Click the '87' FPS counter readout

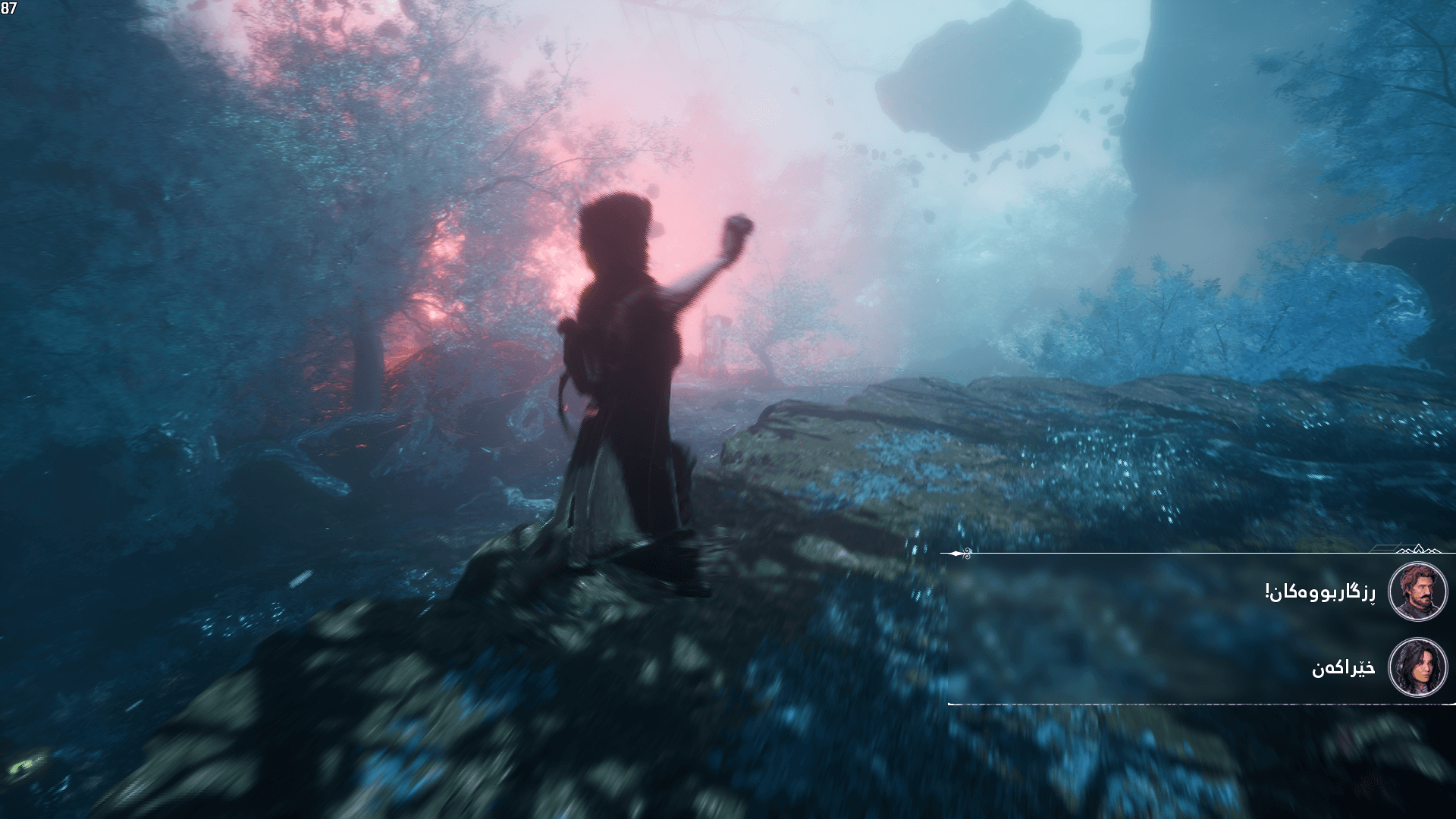click(x=9, y=8)
